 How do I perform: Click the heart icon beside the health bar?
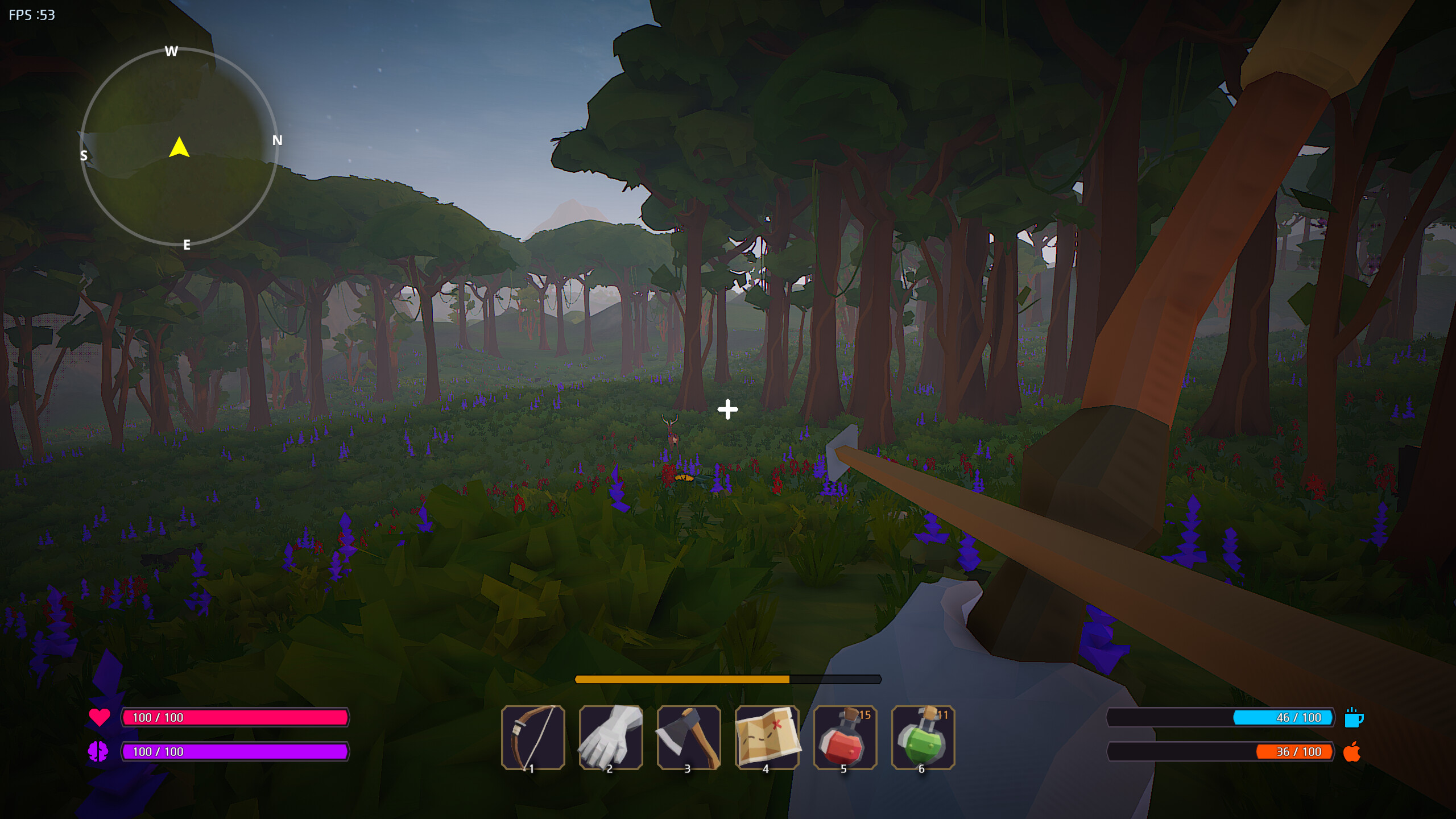point(100,717)
